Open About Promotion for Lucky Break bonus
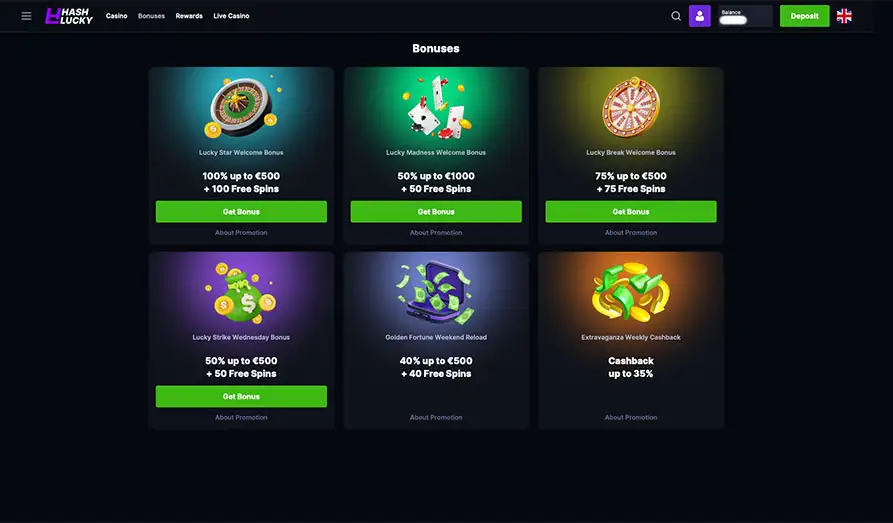The image size is (893, 523). pos(631,233)
